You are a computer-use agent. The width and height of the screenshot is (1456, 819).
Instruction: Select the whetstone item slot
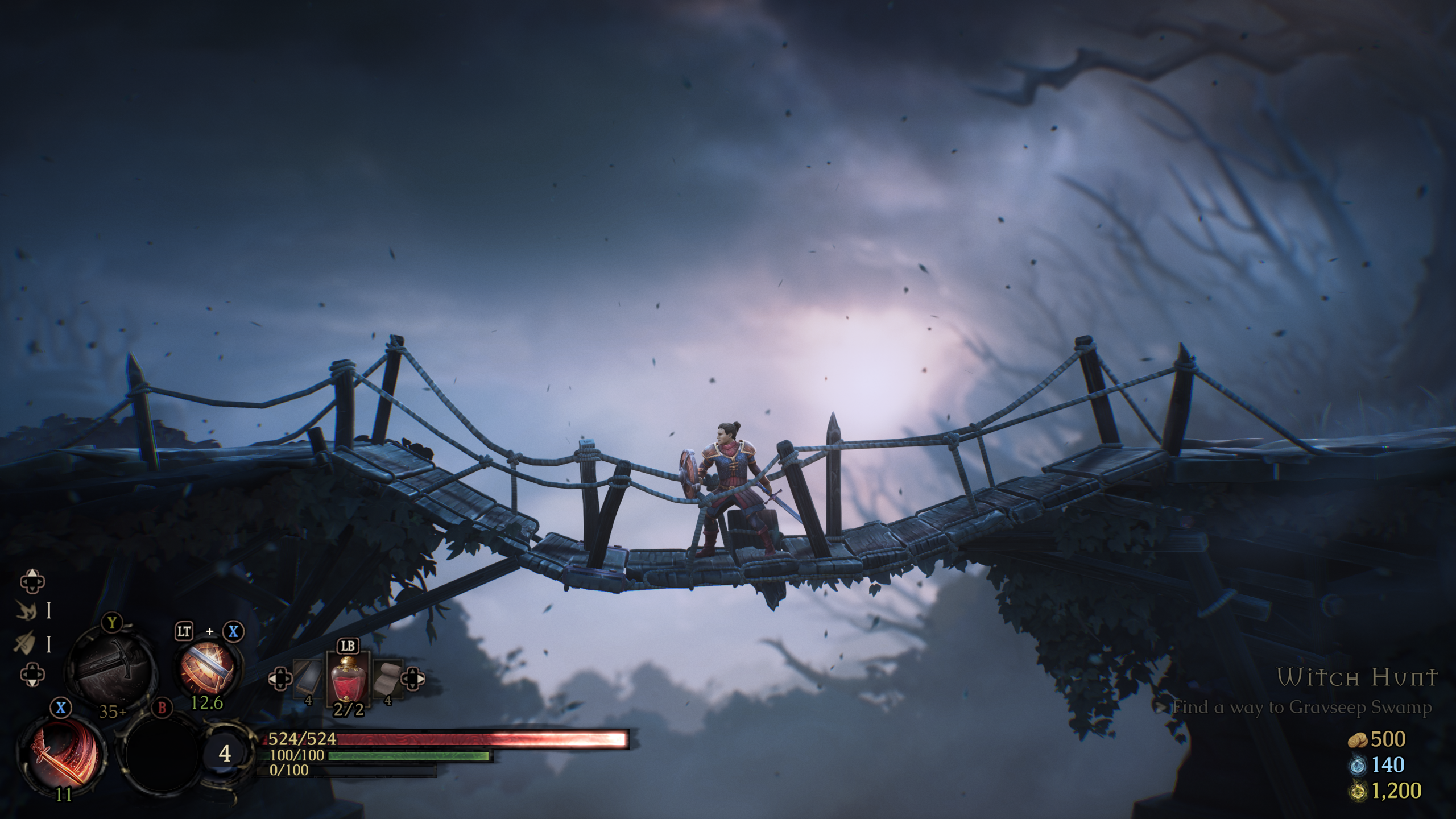coord(309,679)
